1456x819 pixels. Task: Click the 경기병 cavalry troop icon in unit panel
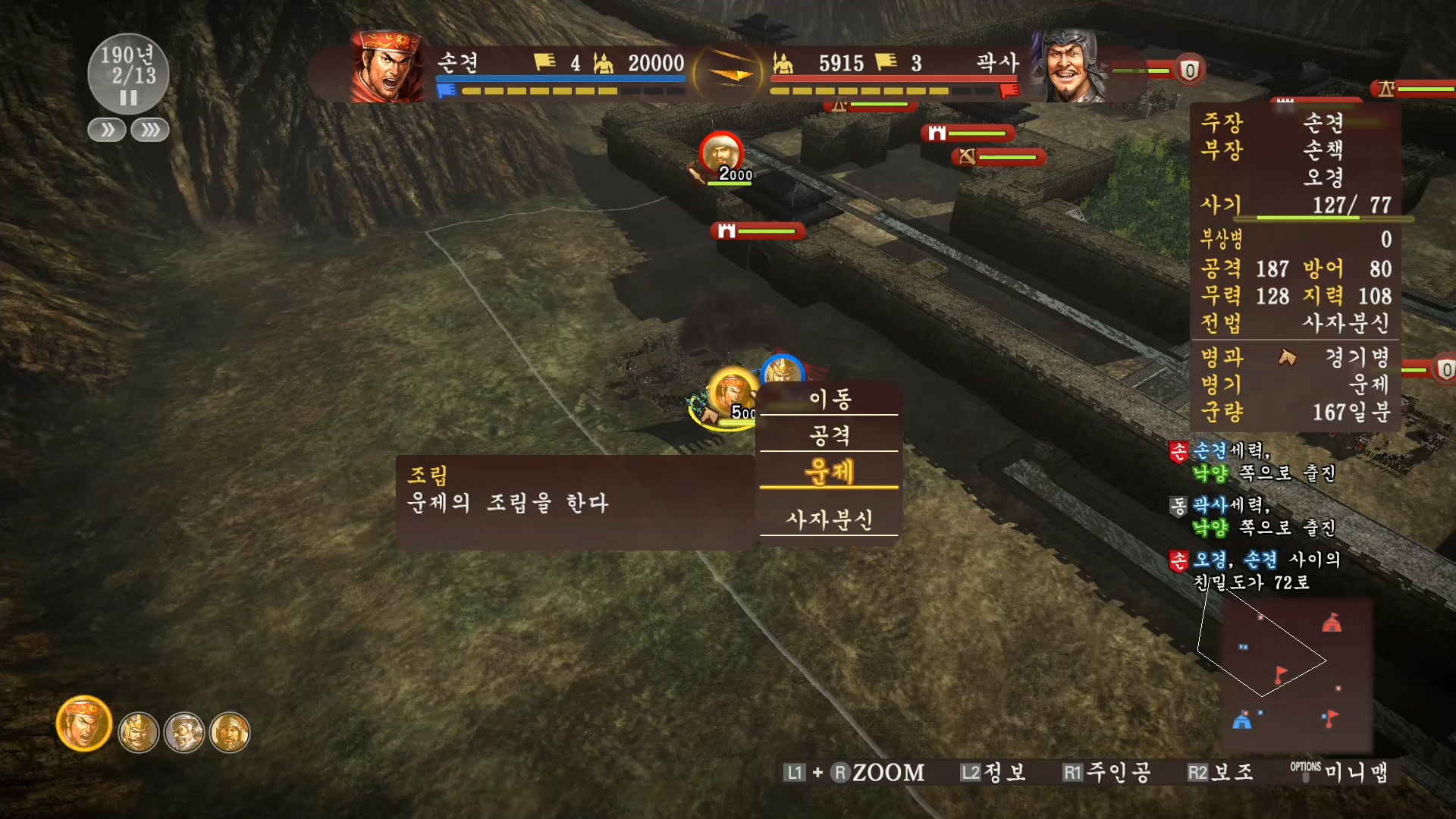(x=1289, y=358)
